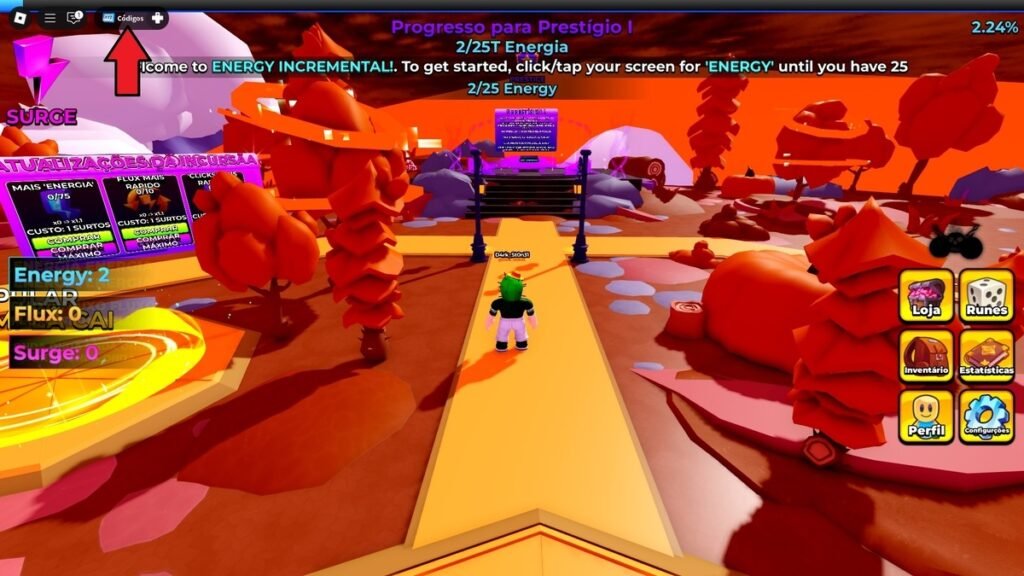This screenshot has width=1024, height=576.
Task: Show the Estatísticas book panel
Action: 987,356
